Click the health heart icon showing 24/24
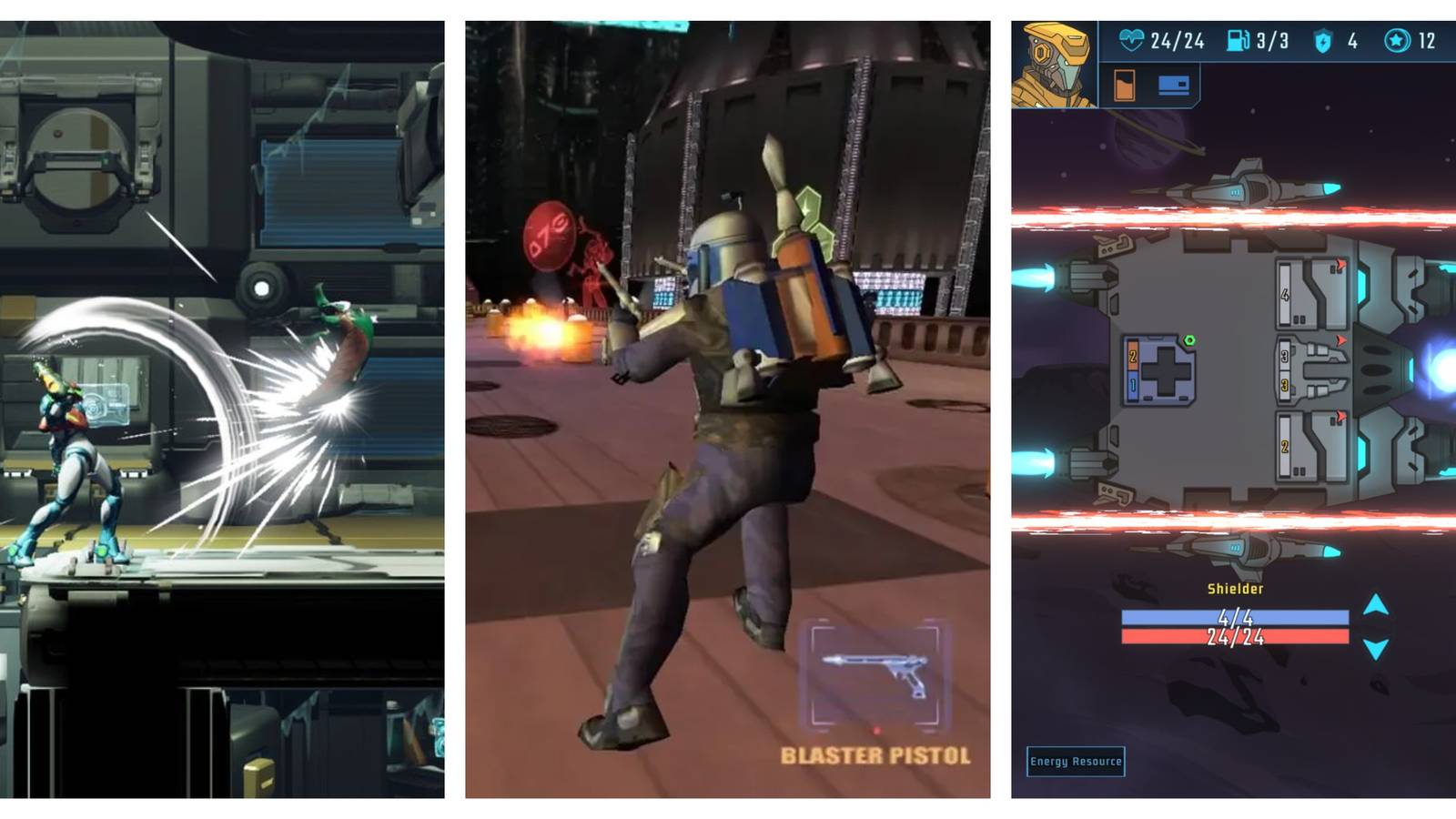This screenshot has width=1456, height=819. 1131,41
